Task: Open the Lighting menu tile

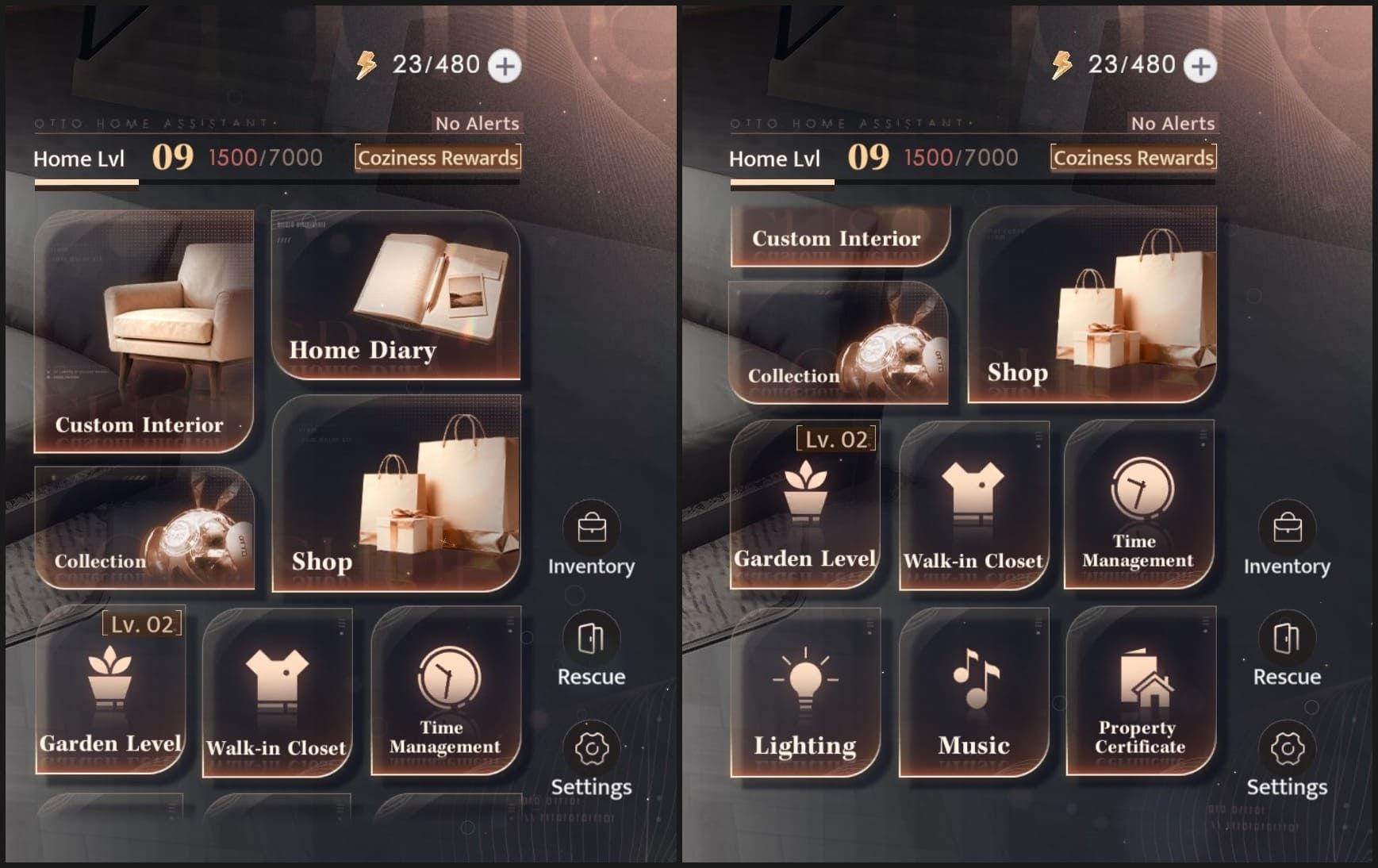Action: (805, 692)
